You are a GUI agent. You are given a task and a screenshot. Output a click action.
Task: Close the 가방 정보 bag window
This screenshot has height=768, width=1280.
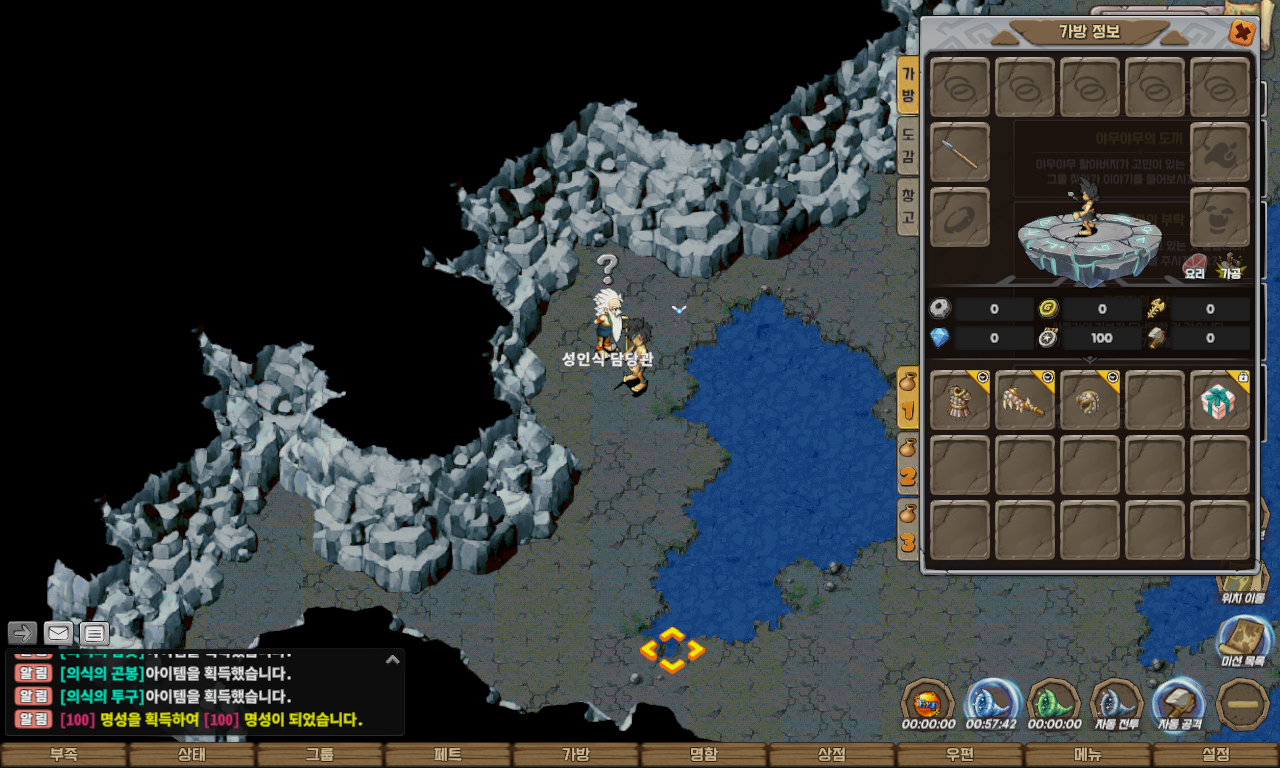point(1241,33)
